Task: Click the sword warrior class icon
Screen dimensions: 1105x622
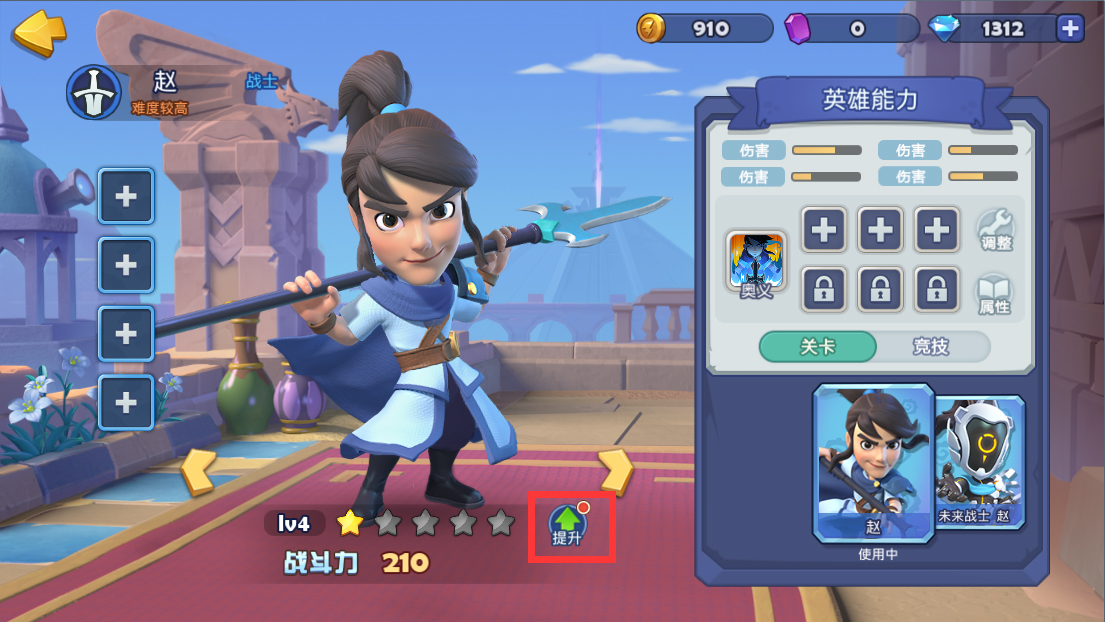Action: (93, 93)
